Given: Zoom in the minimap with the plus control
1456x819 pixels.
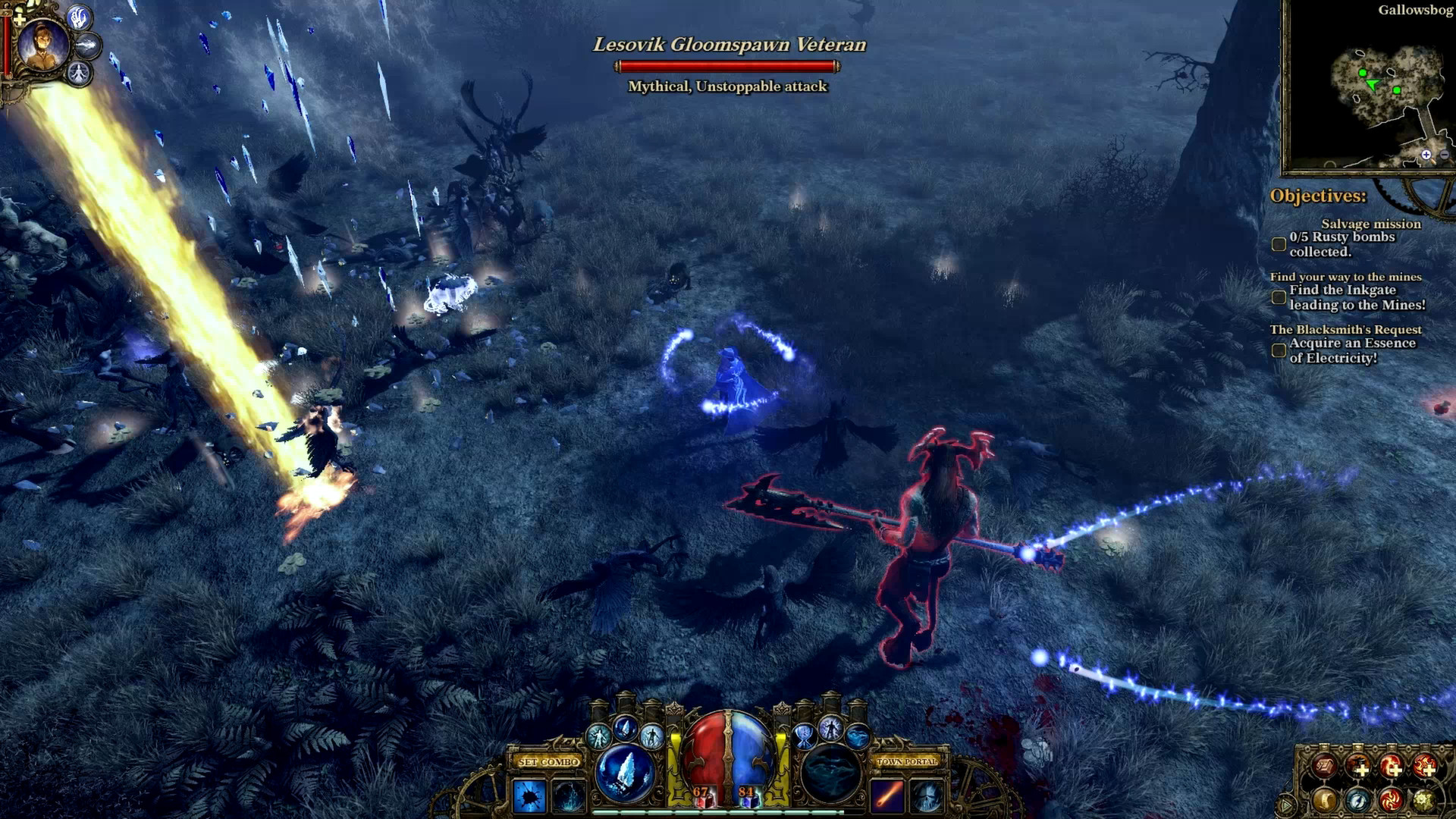Looking at the screenshot, I should click(x=1426, y=156).
